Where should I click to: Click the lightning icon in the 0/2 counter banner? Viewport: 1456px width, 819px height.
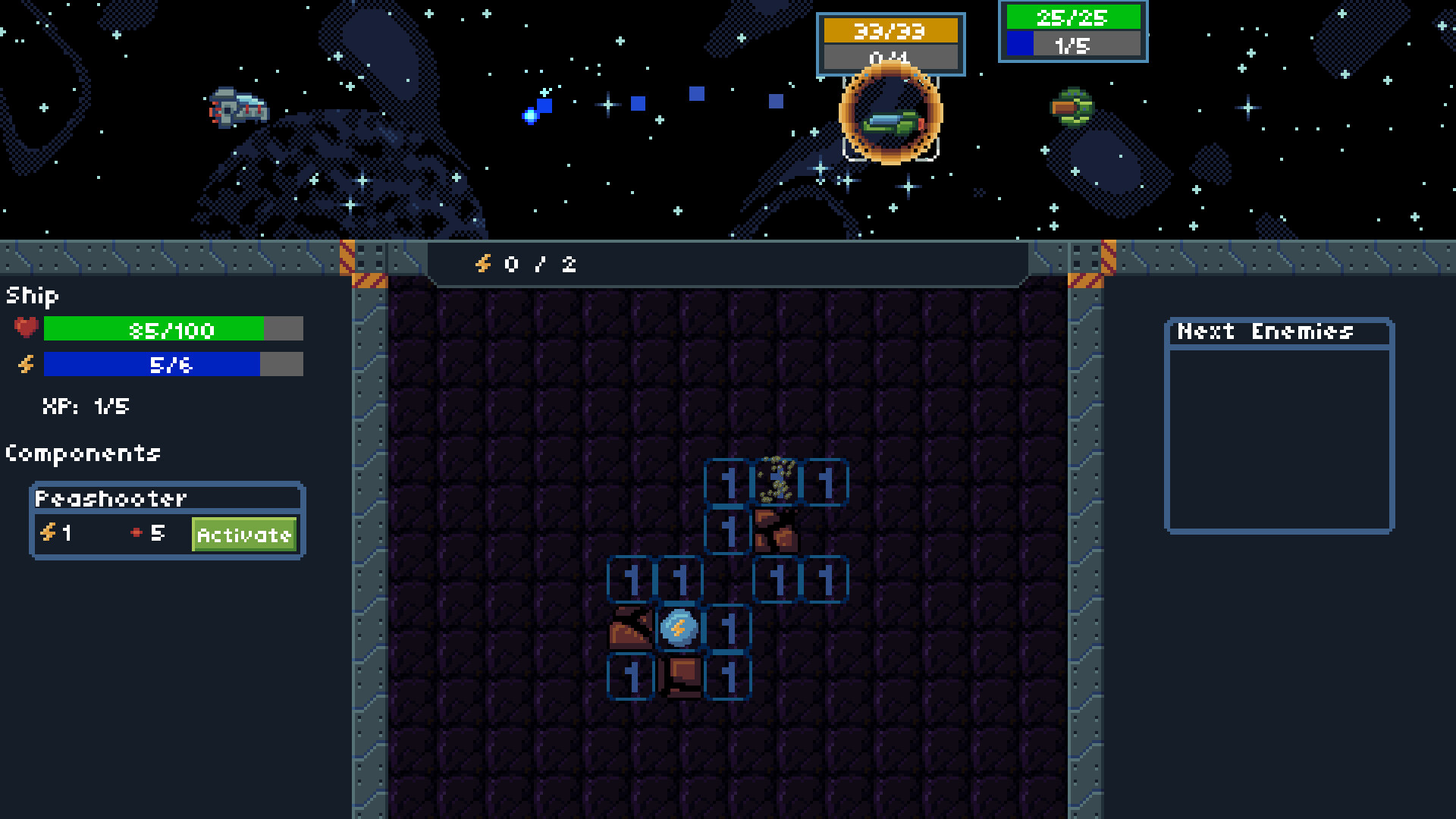click(483, 265)
